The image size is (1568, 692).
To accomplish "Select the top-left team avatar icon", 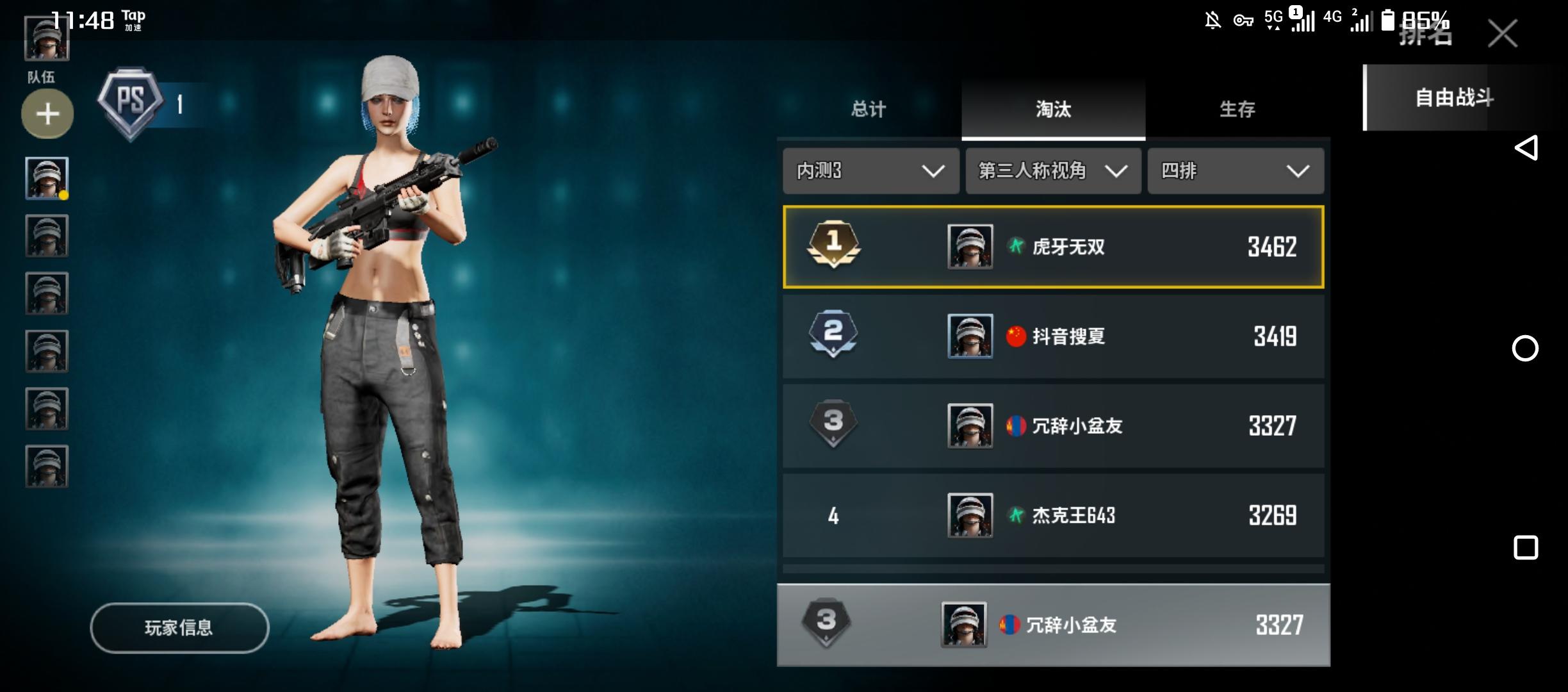I will (x=47, y=38).
